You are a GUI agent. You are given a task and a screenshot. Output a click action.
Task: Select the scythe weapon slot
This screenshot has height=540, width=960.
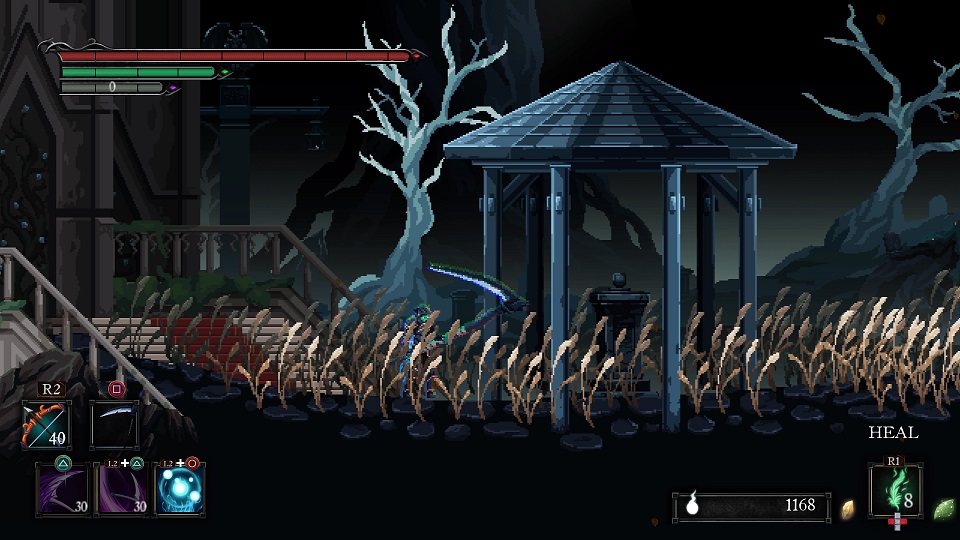[114, 425]
